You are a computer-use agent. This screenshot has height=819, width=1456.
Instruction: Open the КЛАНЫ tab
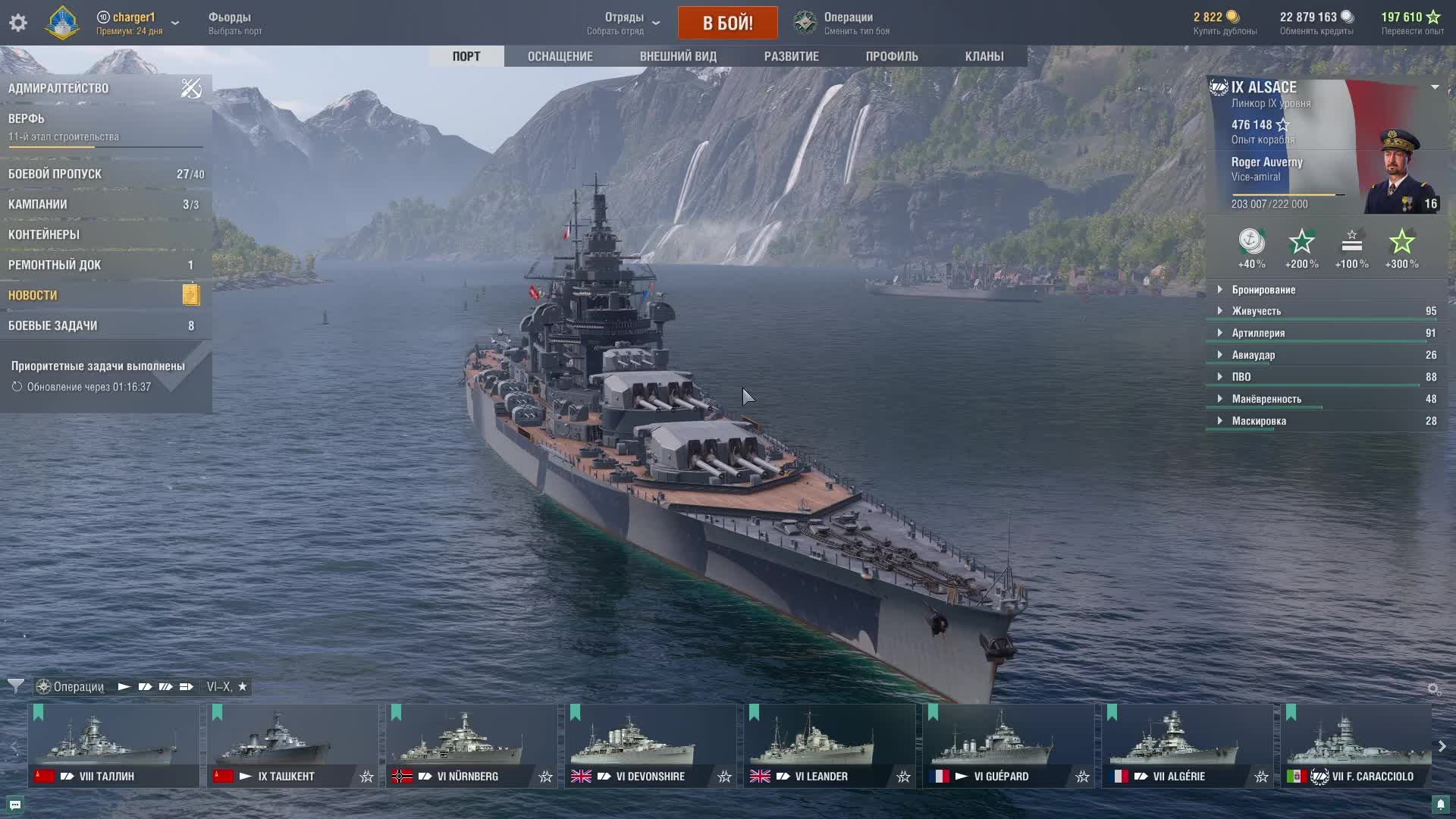pos(984,56)
